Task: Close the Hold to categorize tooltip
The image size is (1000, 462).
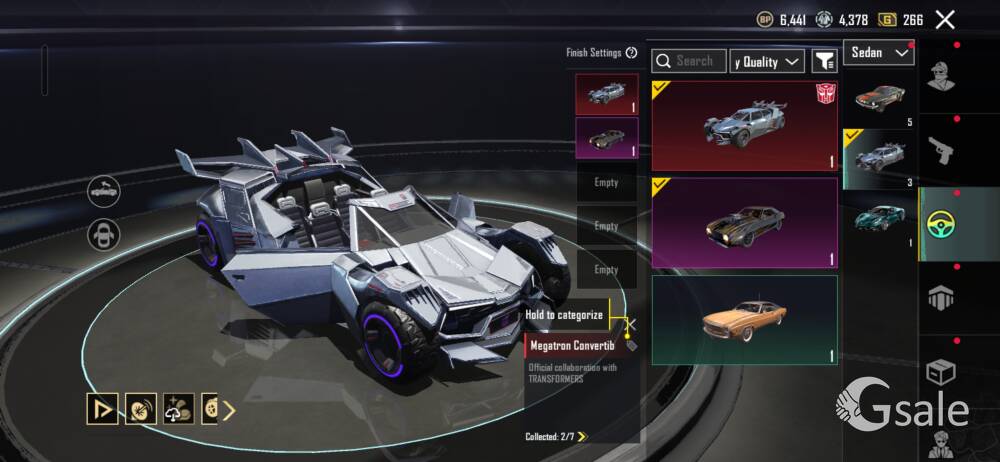Action: pos(631,324)
